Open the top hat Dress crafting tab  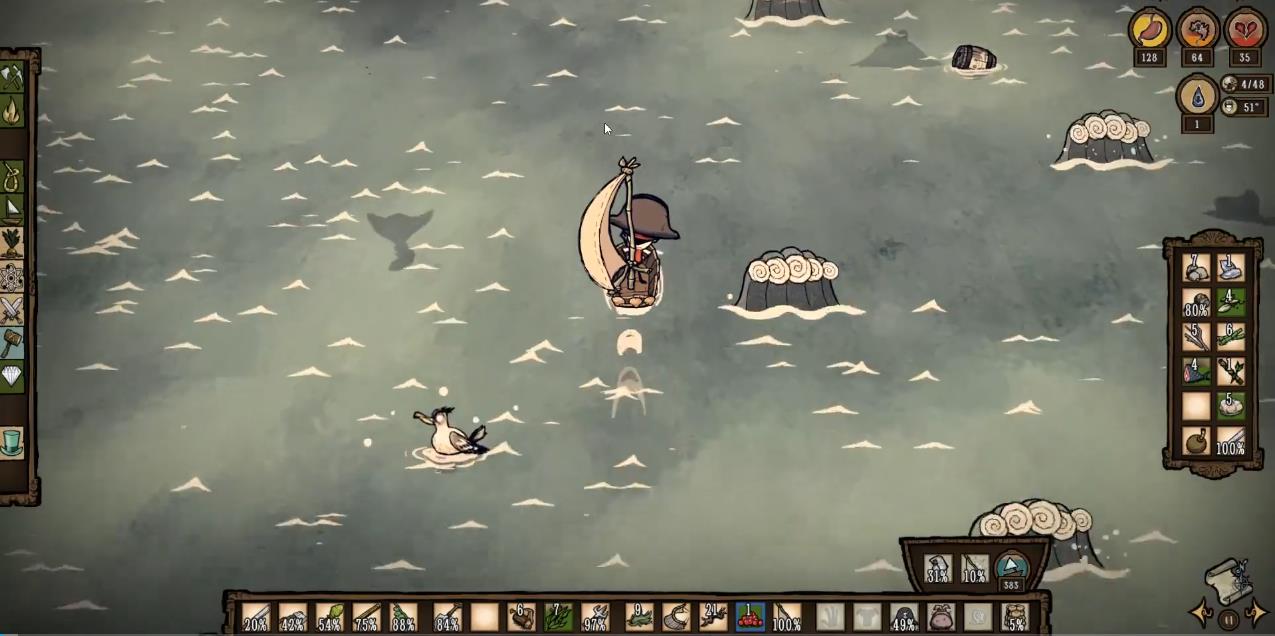coord(12,442)
